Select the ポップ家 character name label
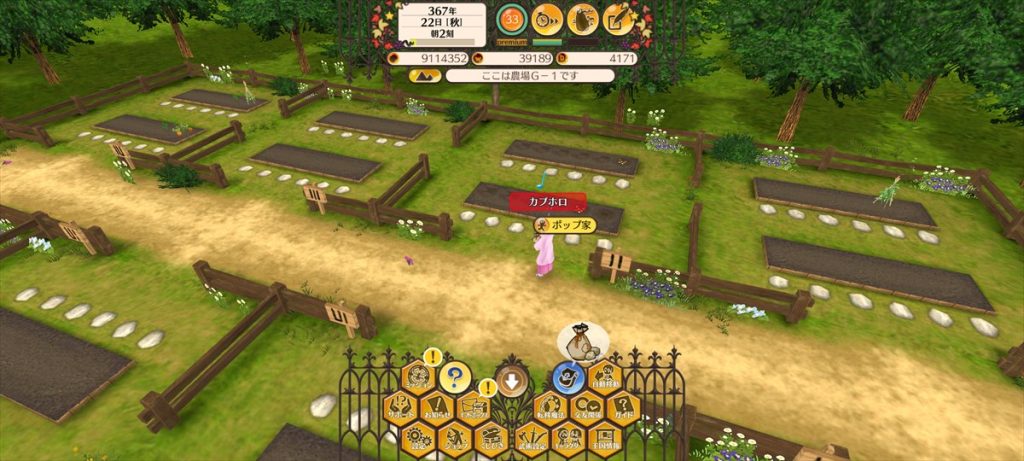The width and height of the screenshot is (1024, 461). [x=566, y=225]
